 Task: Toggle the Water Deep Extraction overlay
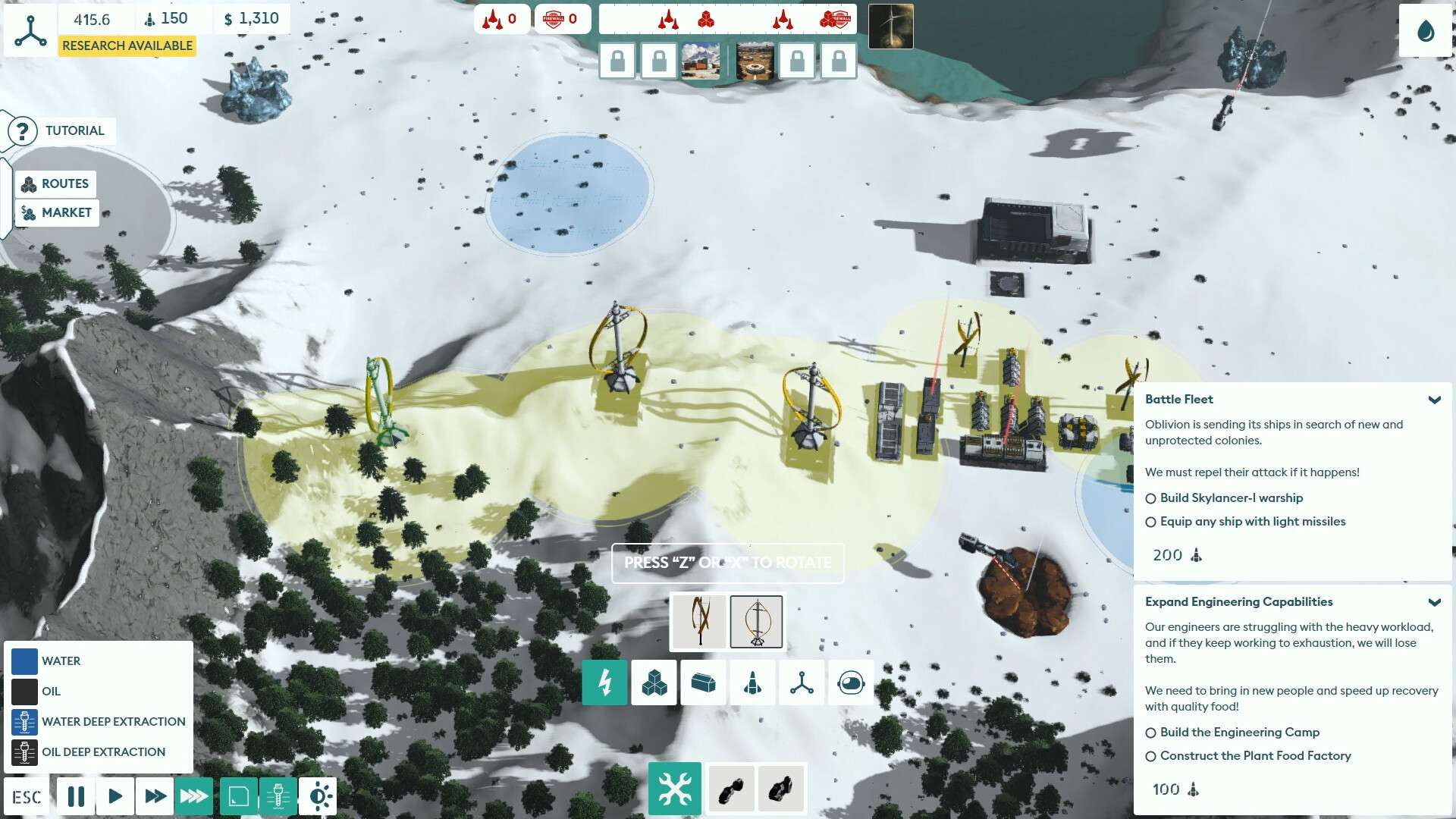[x=24, y=722]
